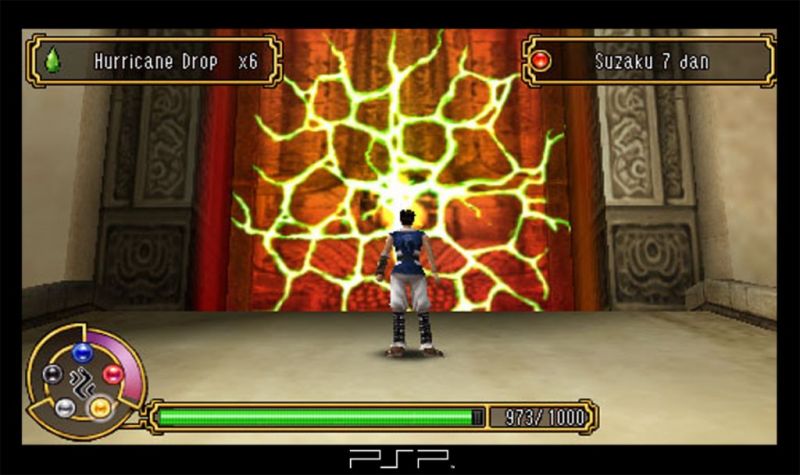This screenshot has height=475, width=800.
Task: Choose the red orb in wheel
Action: [112, 374]
